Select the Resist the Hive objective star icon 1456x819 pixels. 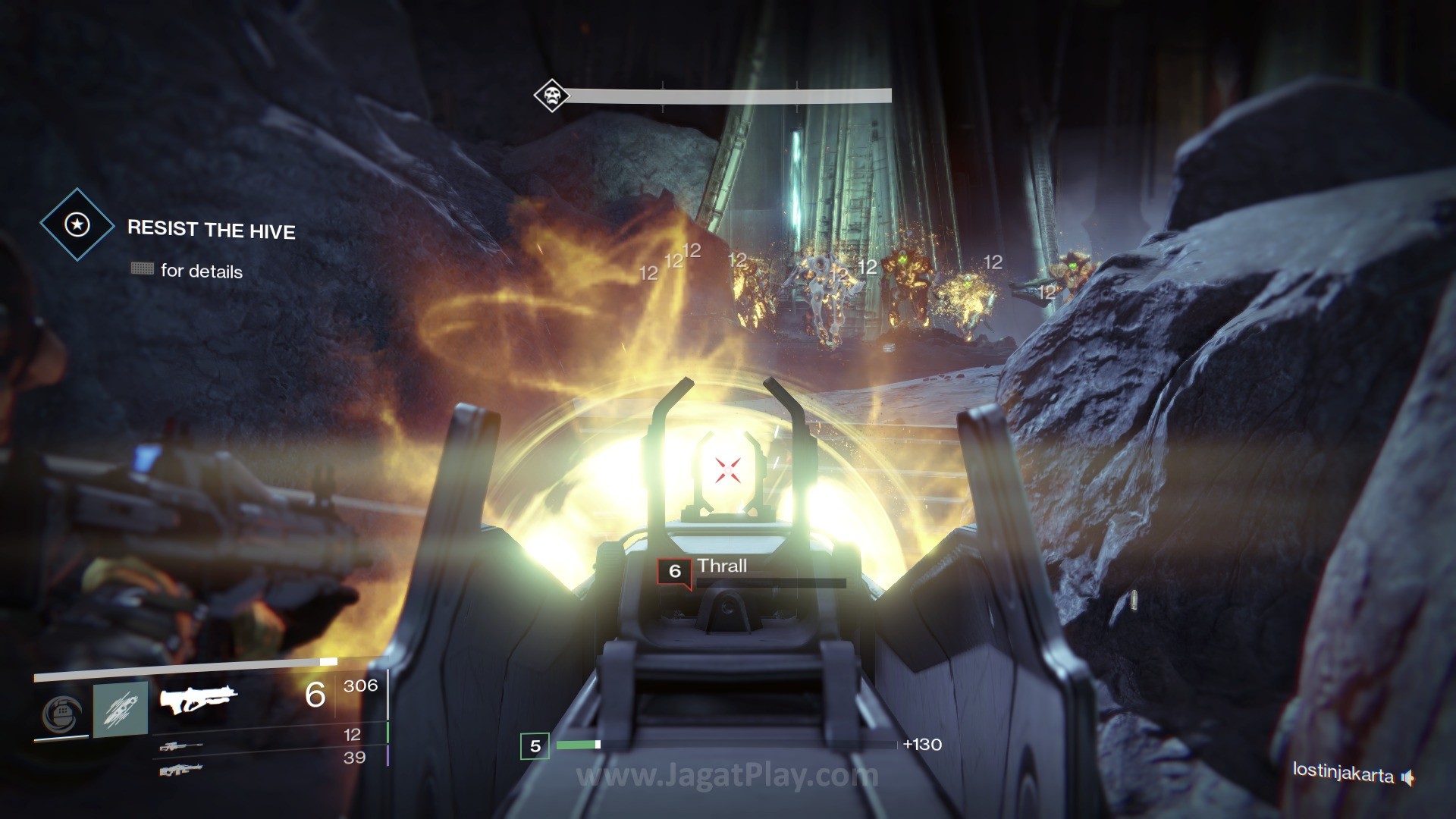coord(77,224)
